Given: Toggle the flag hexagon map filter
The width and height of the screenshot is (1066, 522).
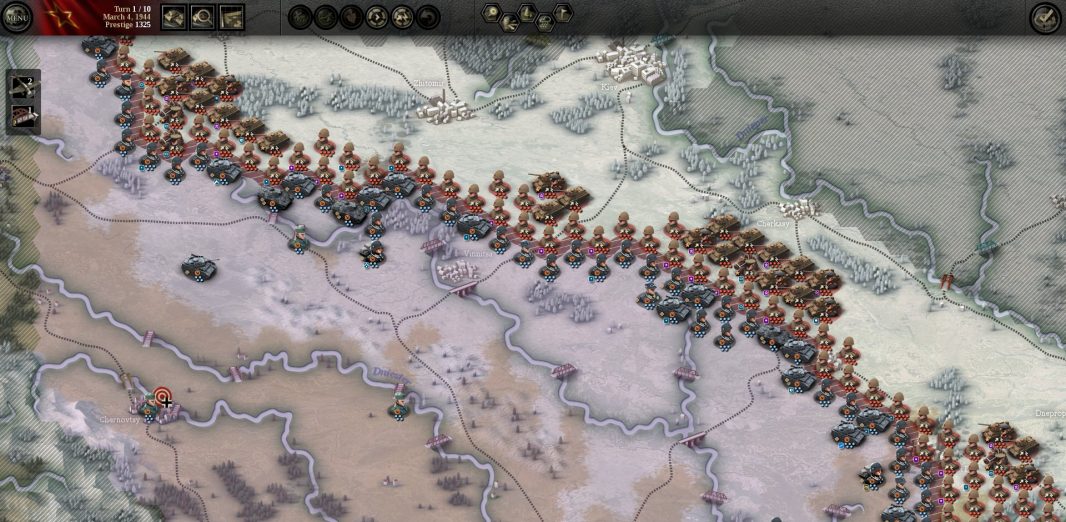Looking at the screenshot, I should 563,12.
